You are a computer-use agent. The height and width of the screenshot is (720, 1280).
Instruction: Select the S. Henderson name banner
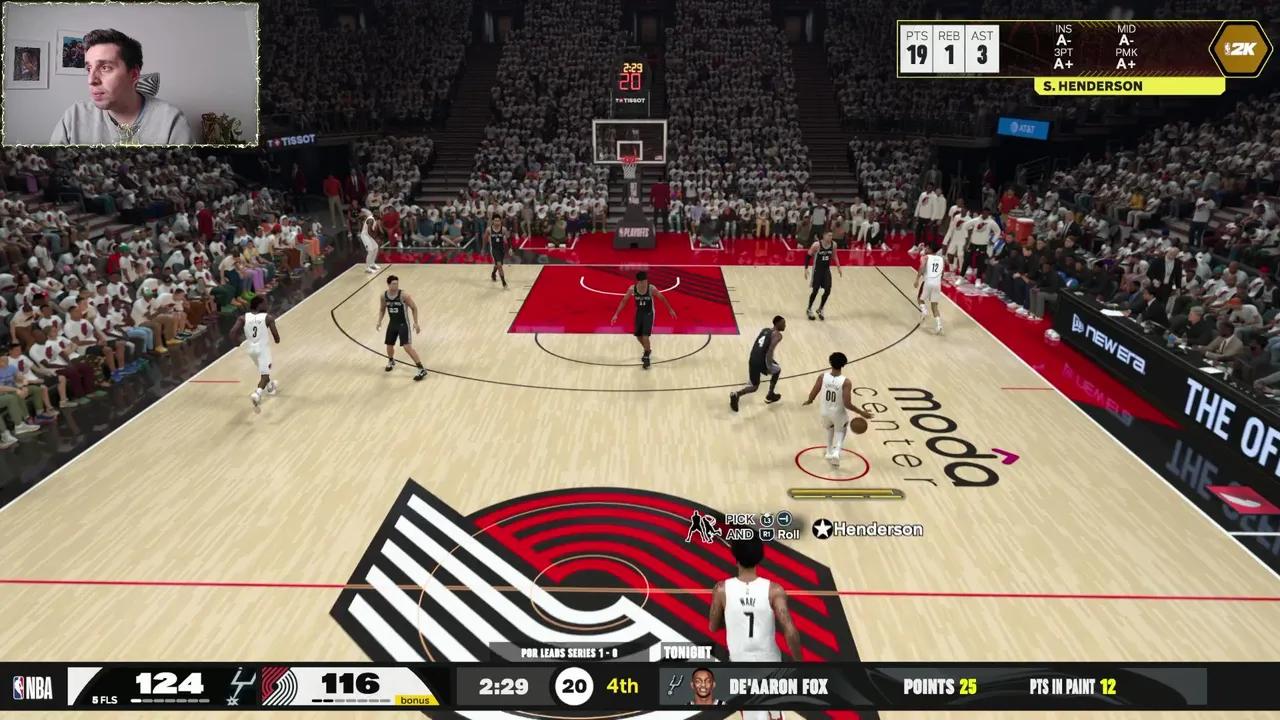pos(1129,87)
